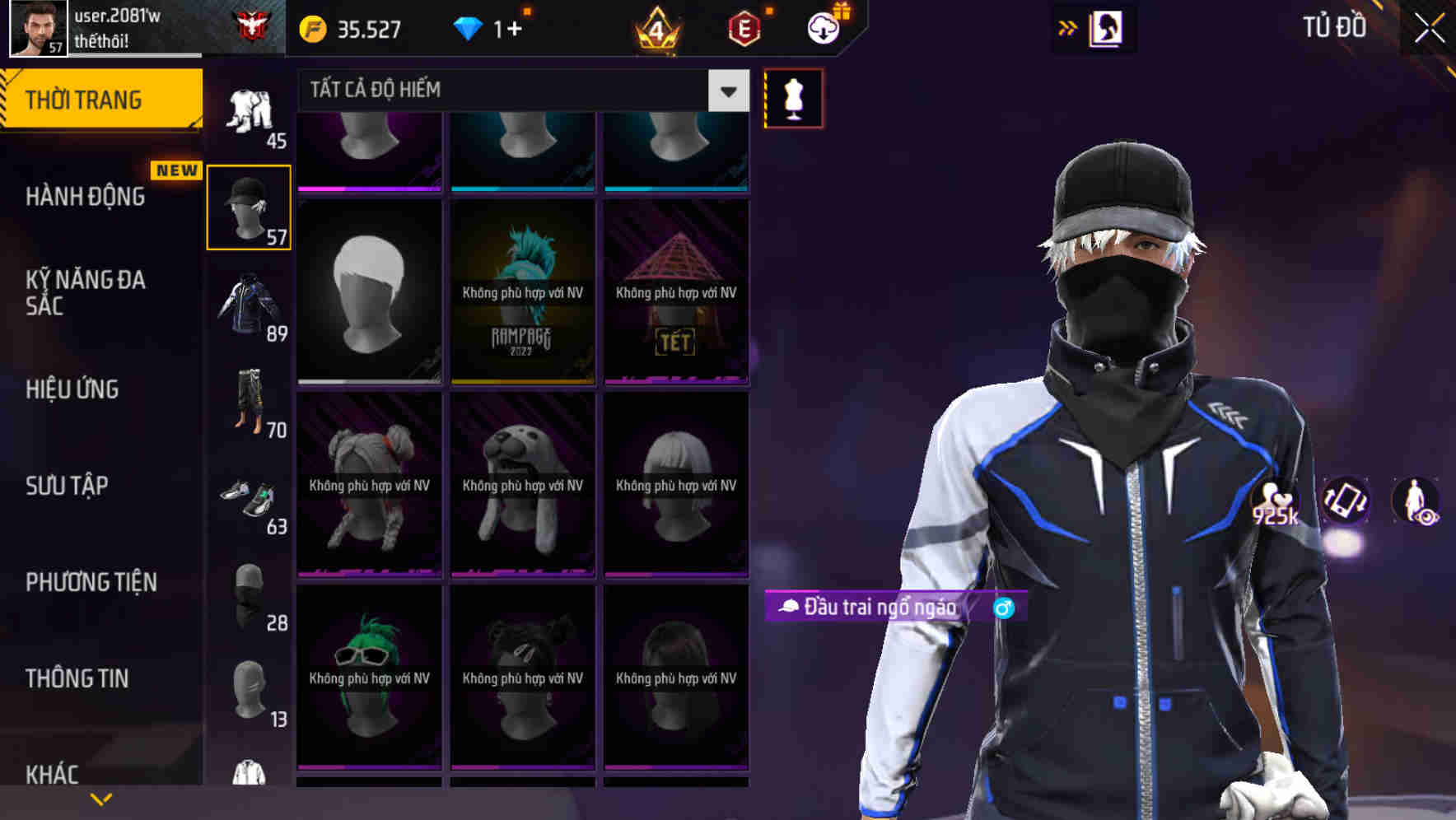Open the character silhouette icon in top bar
Image resolution: width=1456 pixels, height=820 pixels.
coord(1108,27)
